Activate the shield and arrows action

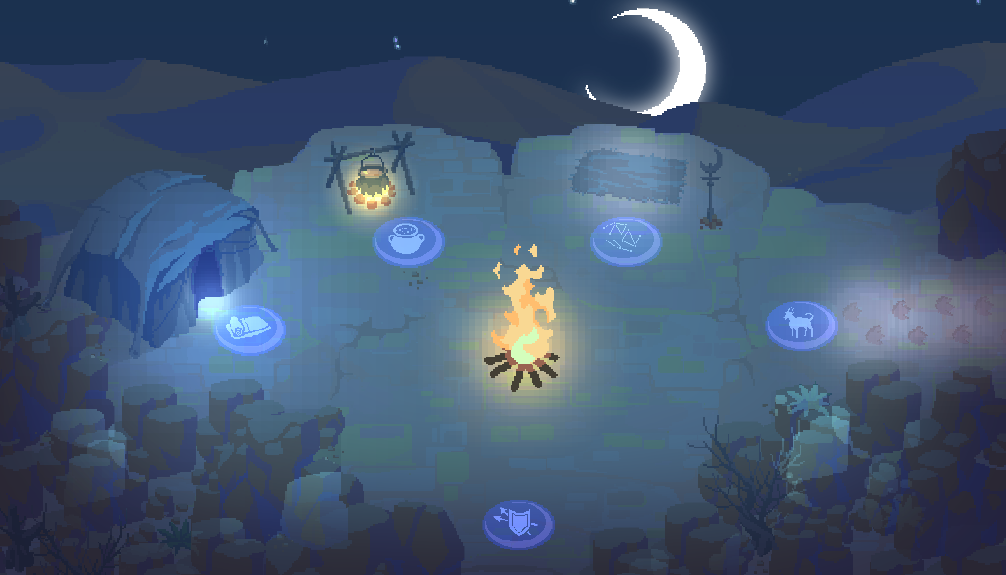tap(518, 523)
